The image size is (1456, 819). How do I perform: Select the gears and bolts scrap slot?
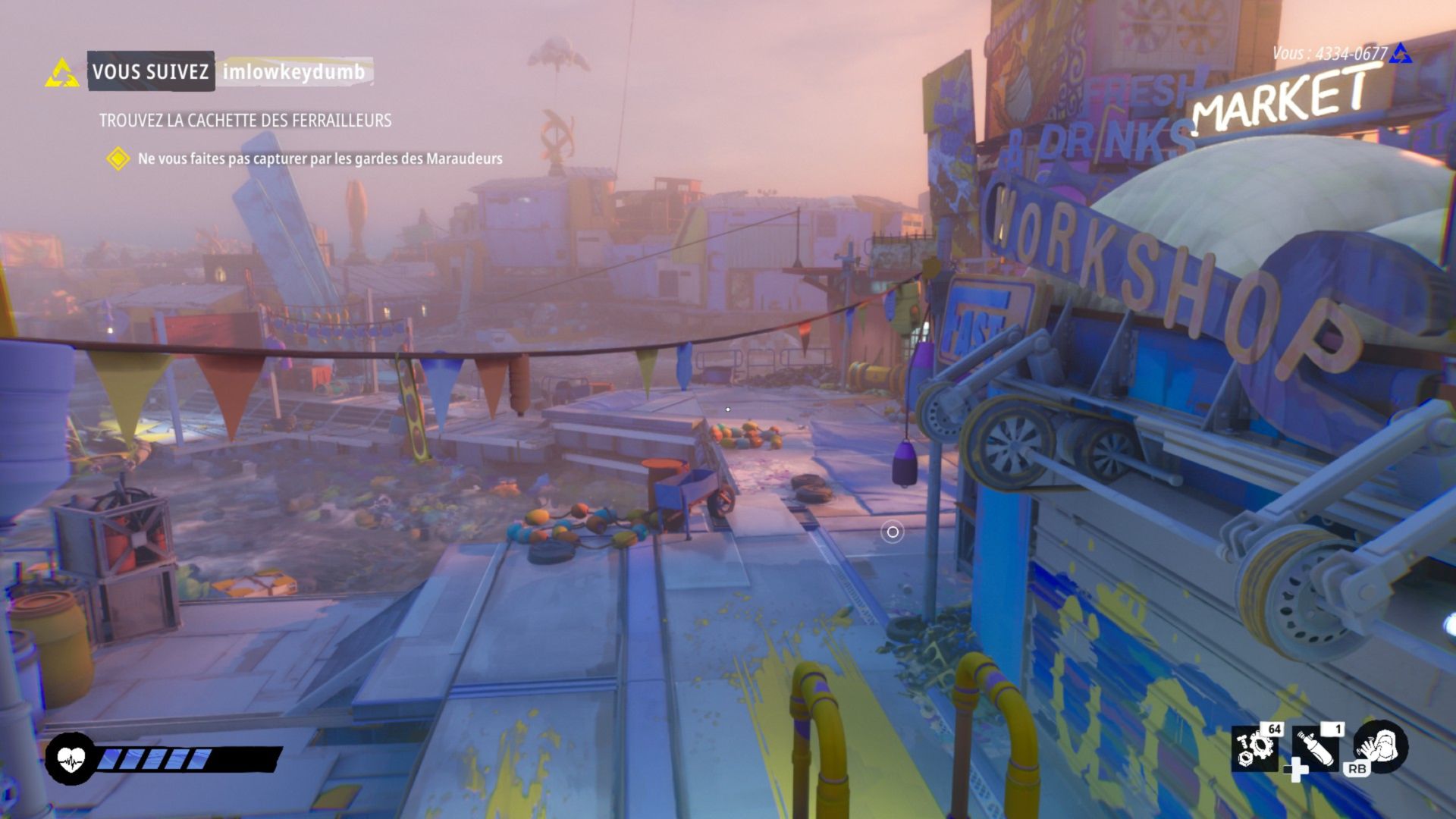(1254, 748)
